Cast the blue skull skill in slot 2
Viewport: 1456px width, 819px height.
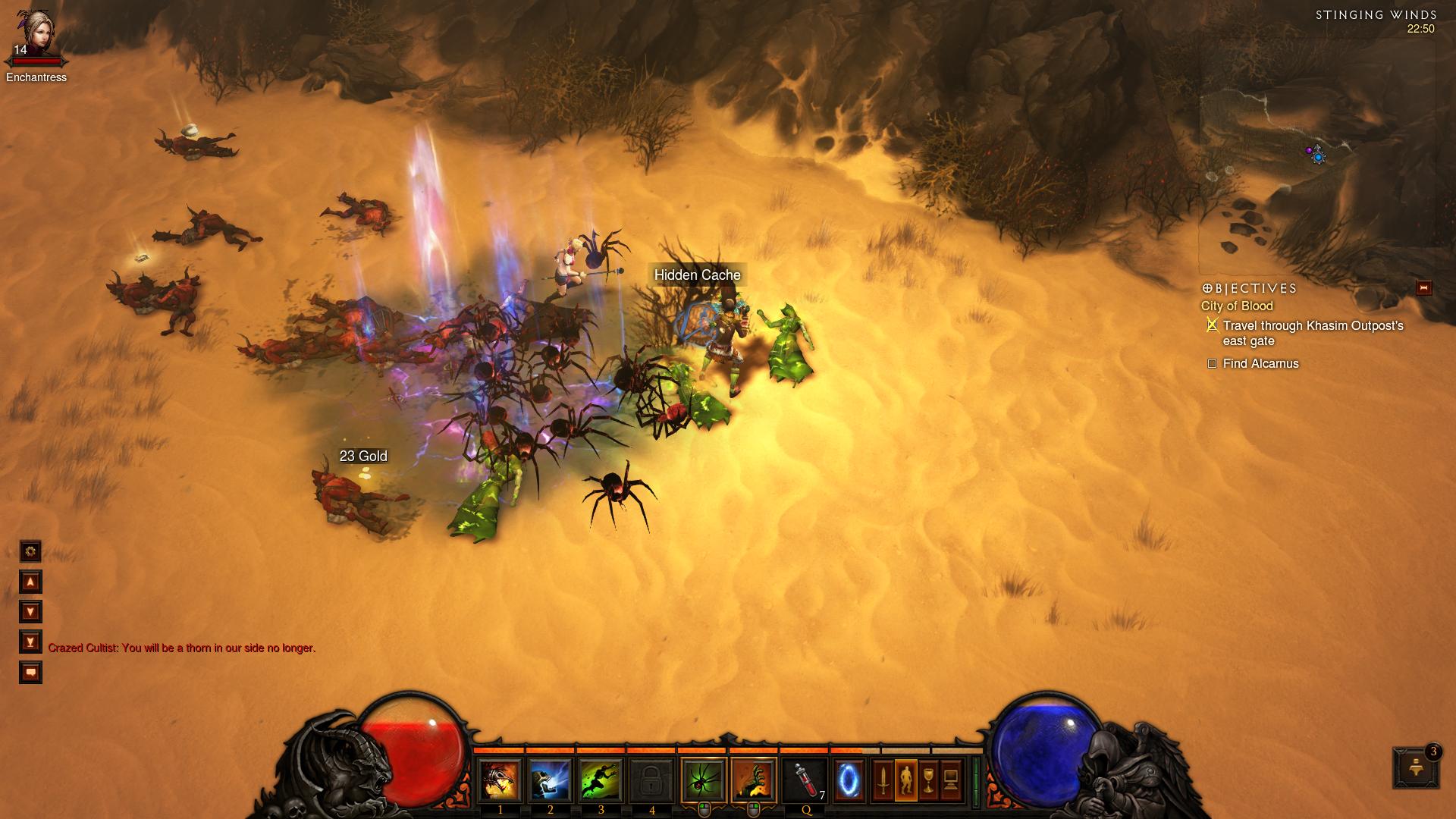pos(551,780)
